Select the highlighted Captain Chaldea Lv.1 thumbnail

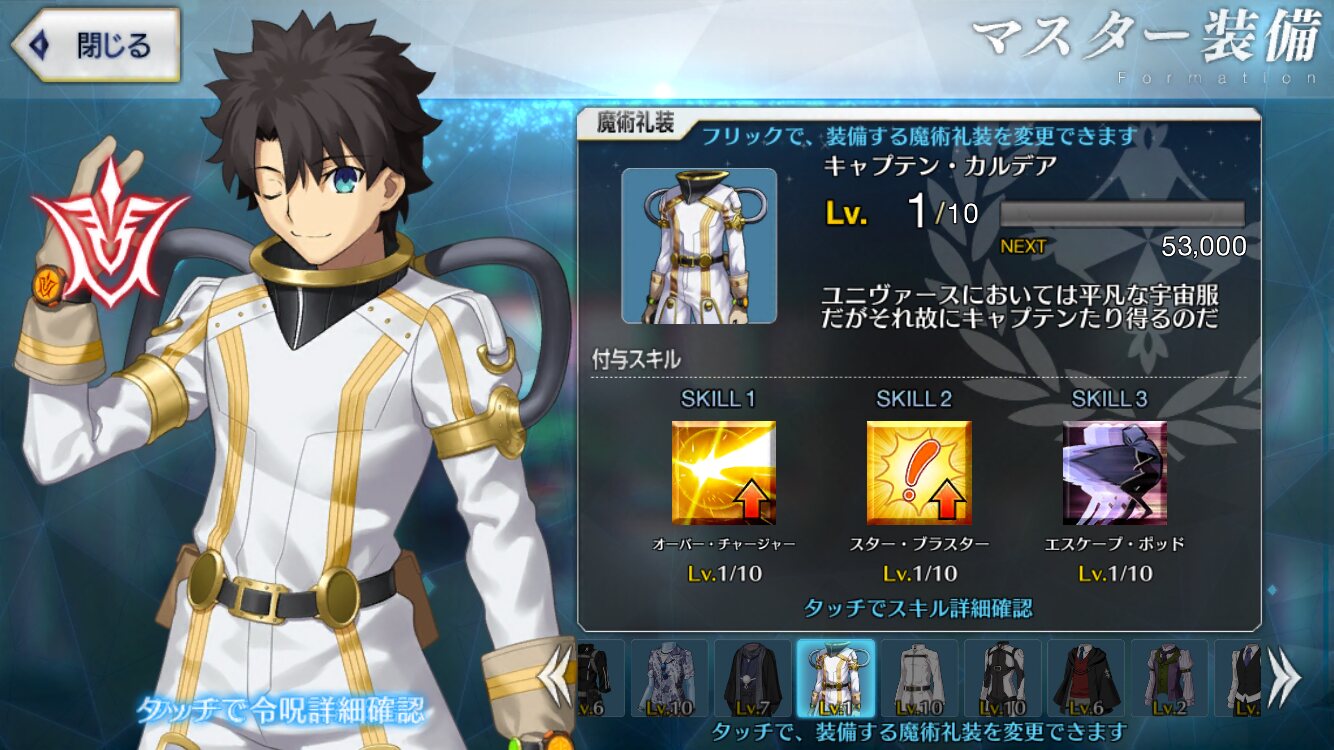tap(835, 679)
